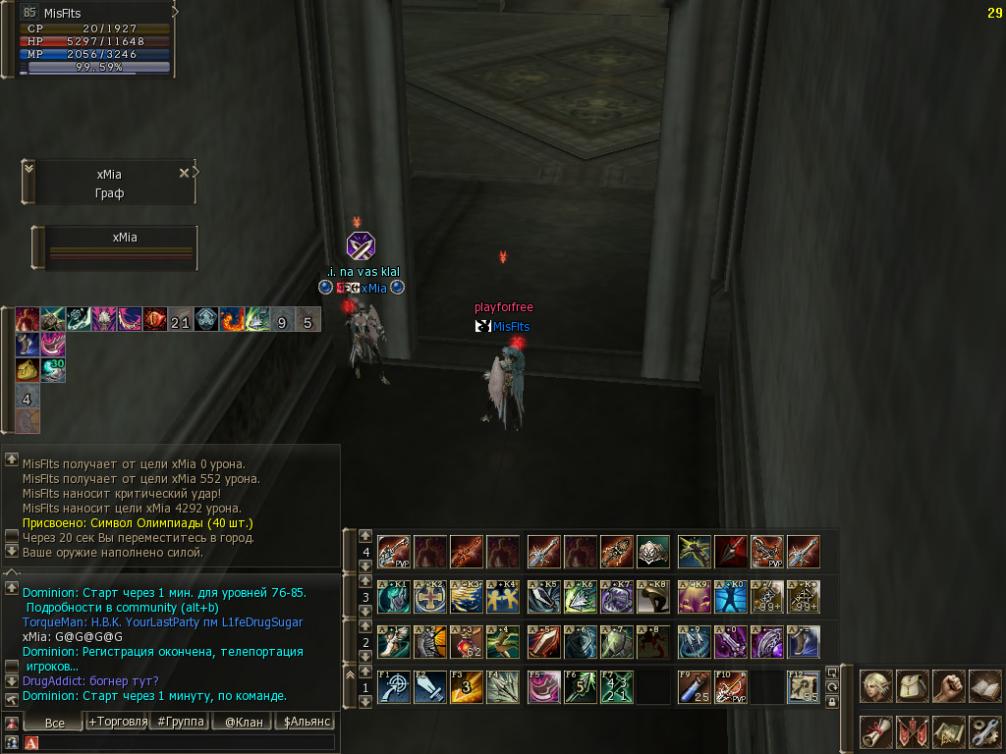Open the skills book icon
Image resolution: width=1006 pixels, height=754 pixels.
[984, 687]
